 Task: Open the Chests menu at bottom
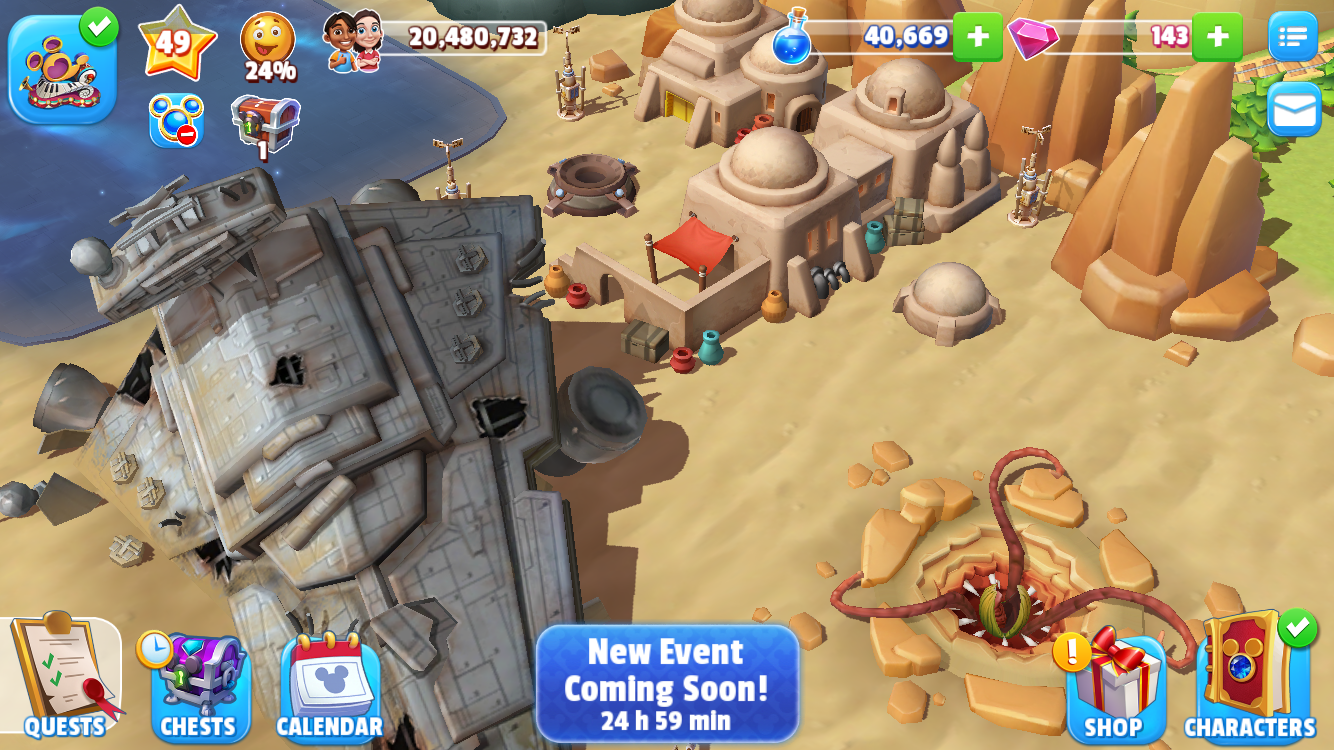199,685
